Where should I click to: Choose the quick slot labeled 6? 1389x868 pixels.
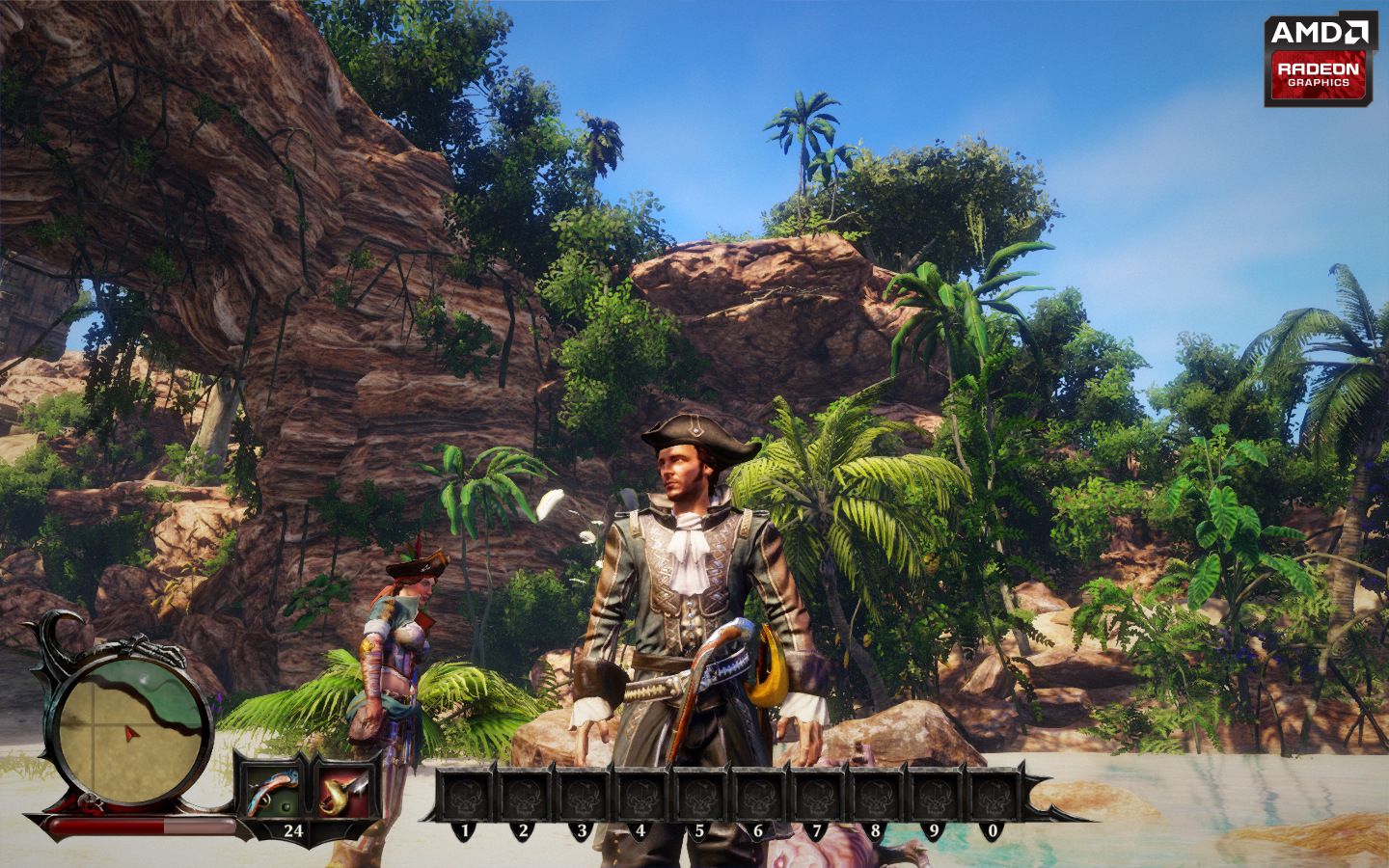759,796
